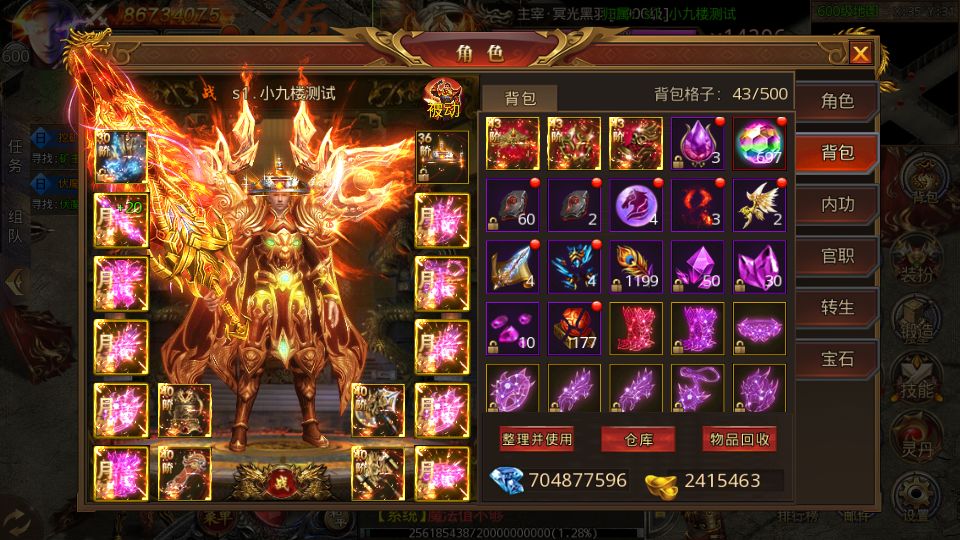Open the 仓库 warehouse
Image resolution: width=960 pixels, height=540 pixels.
(638, 439)
